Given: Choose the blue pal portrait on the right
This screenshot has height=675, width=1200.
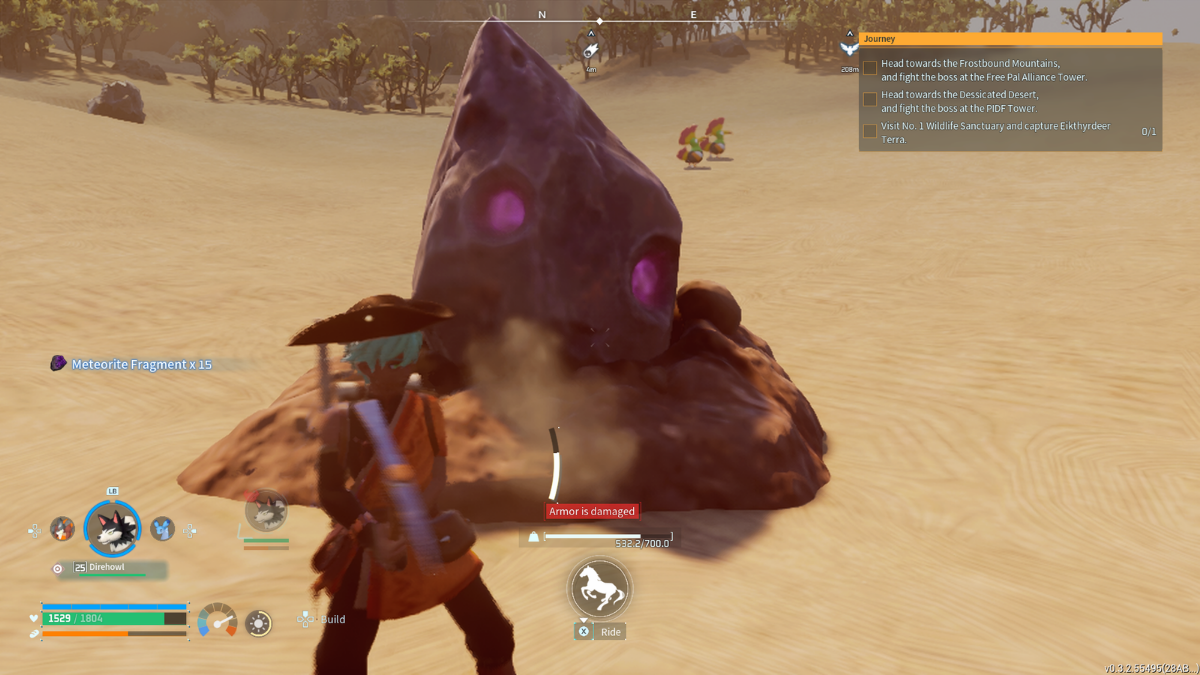Looking at the screenshot, I should click(162, 529).
